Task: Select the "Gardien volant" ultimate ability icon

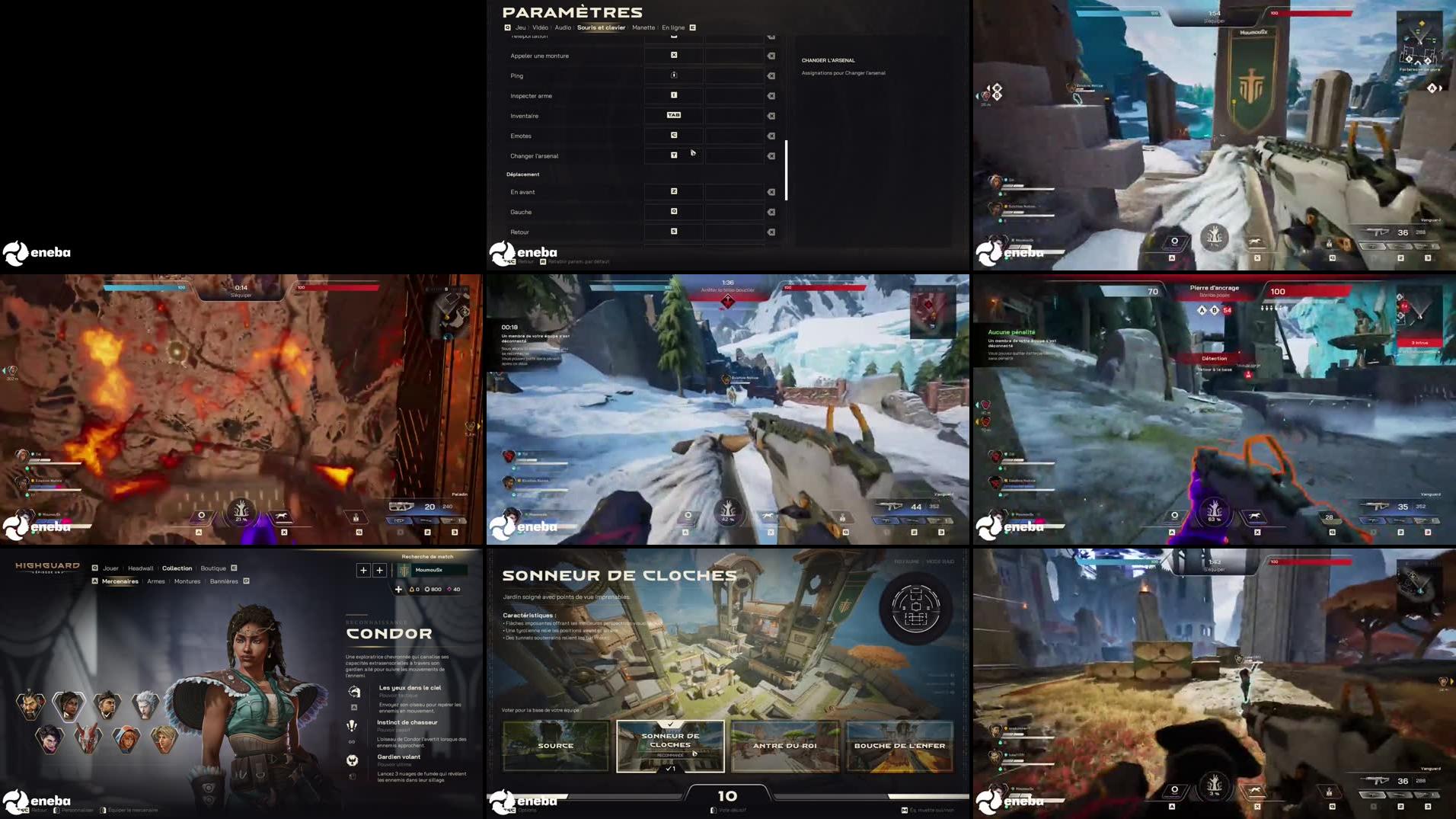Action: (x=352, y=760)
